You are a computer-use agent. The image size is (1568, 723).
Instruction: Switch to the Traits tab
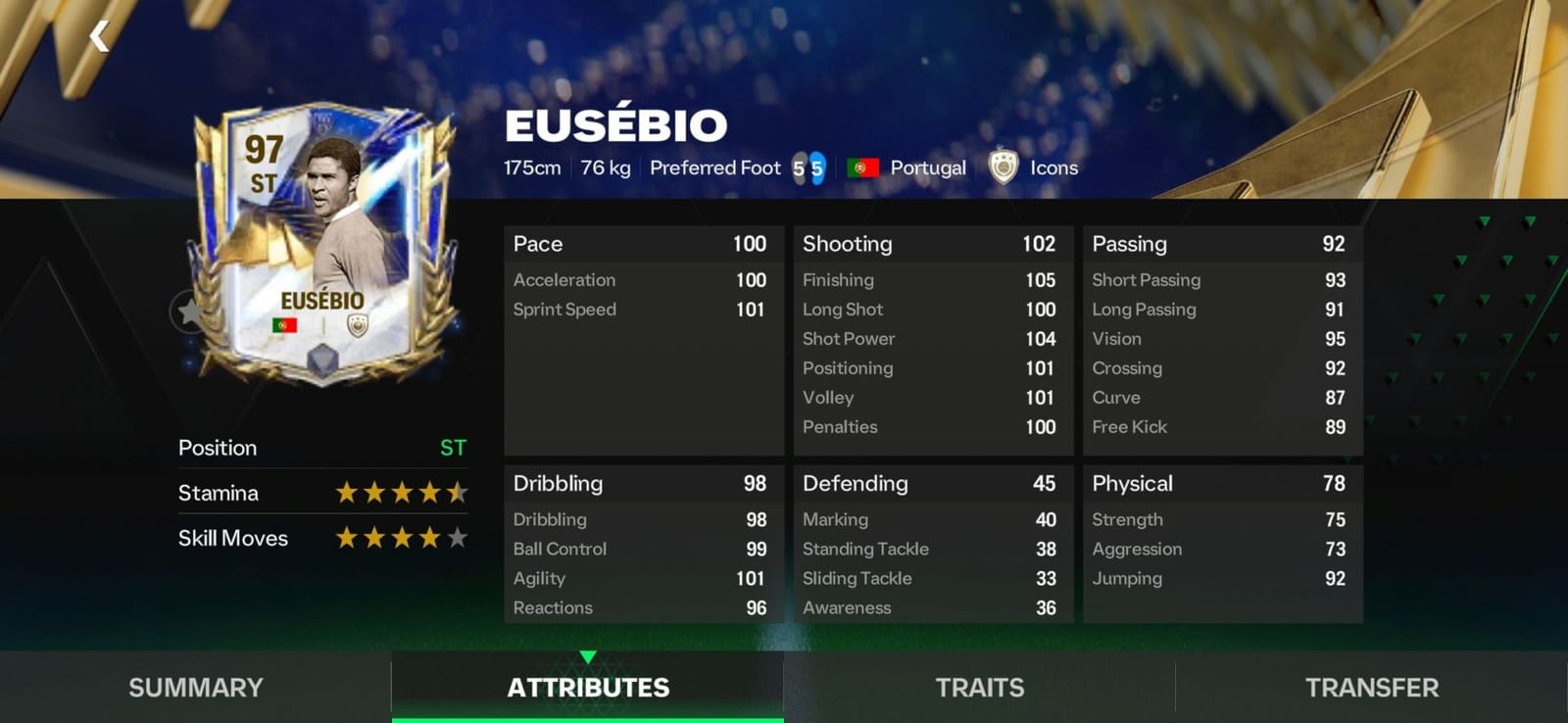[978, 687]
